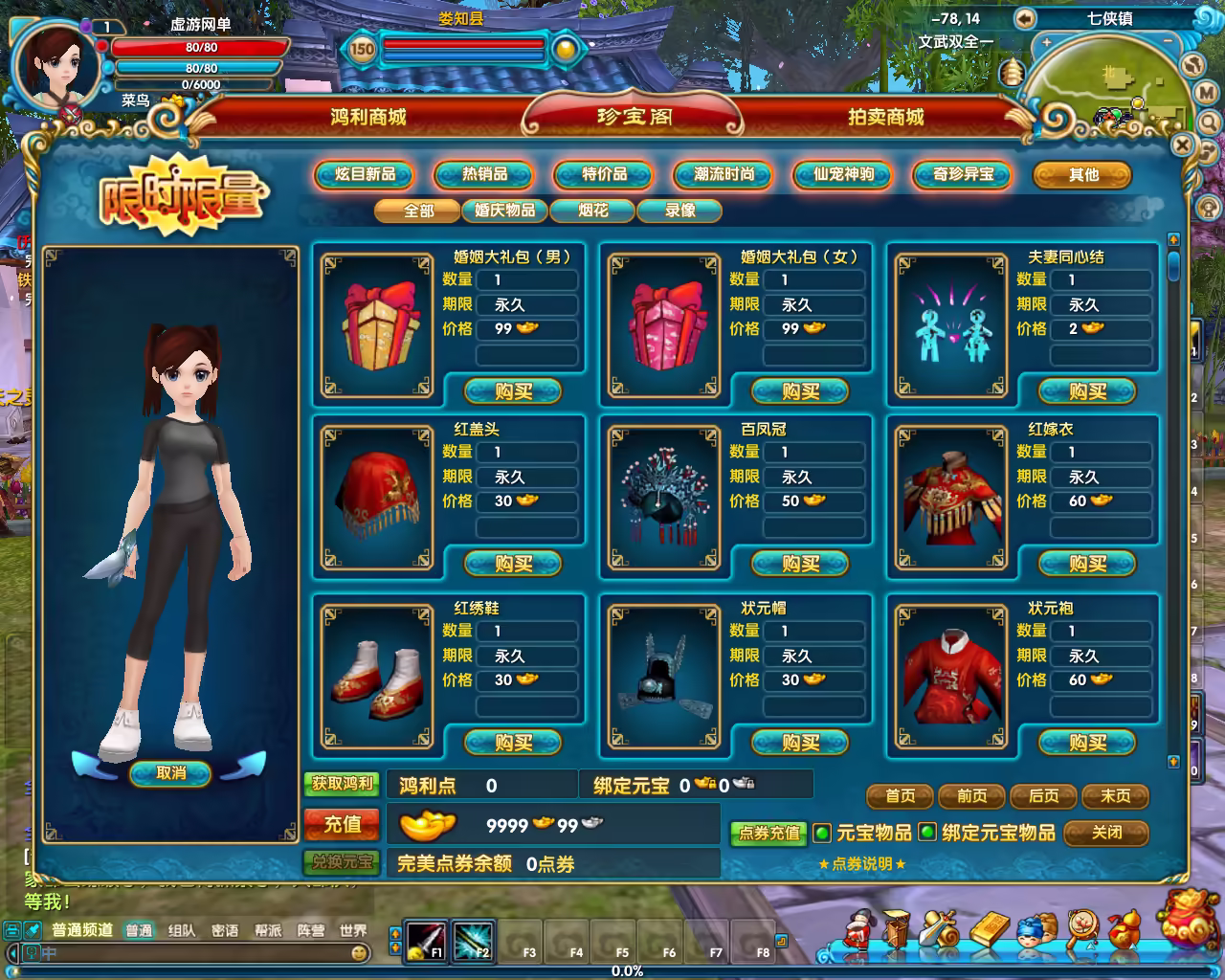Cancel the outfit preview with 取消
The height and width of the screenshot is (980, 1225).
point(170,773)
